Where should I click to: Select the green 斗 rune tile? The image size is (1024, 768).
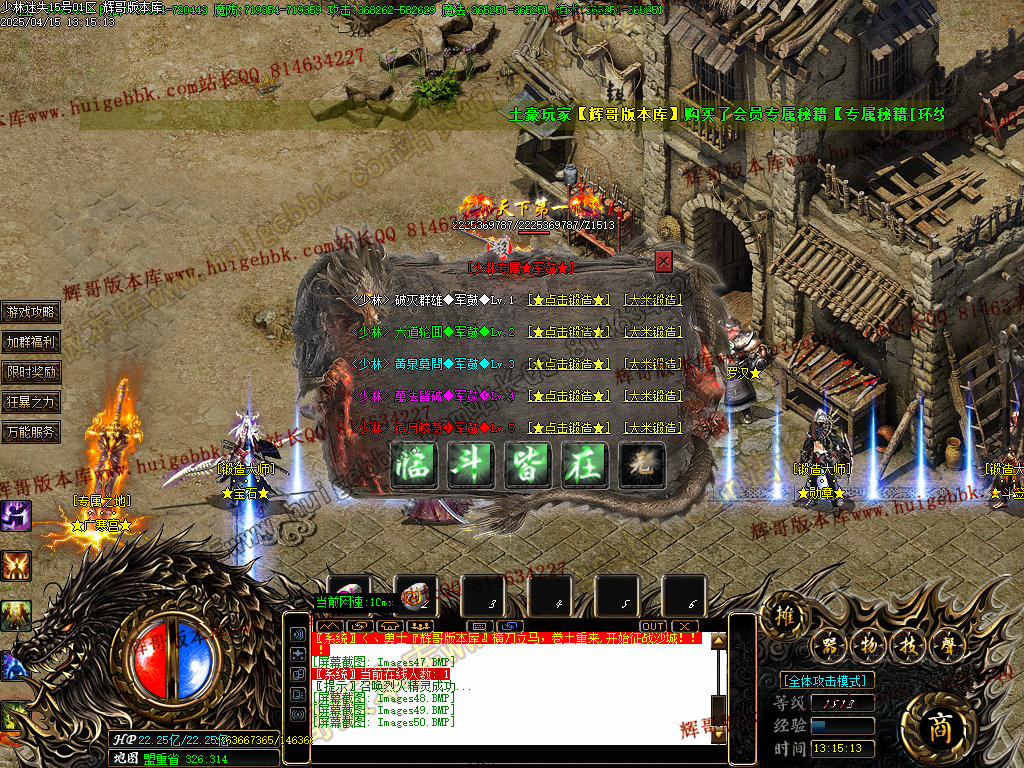[x=470, y=465]
